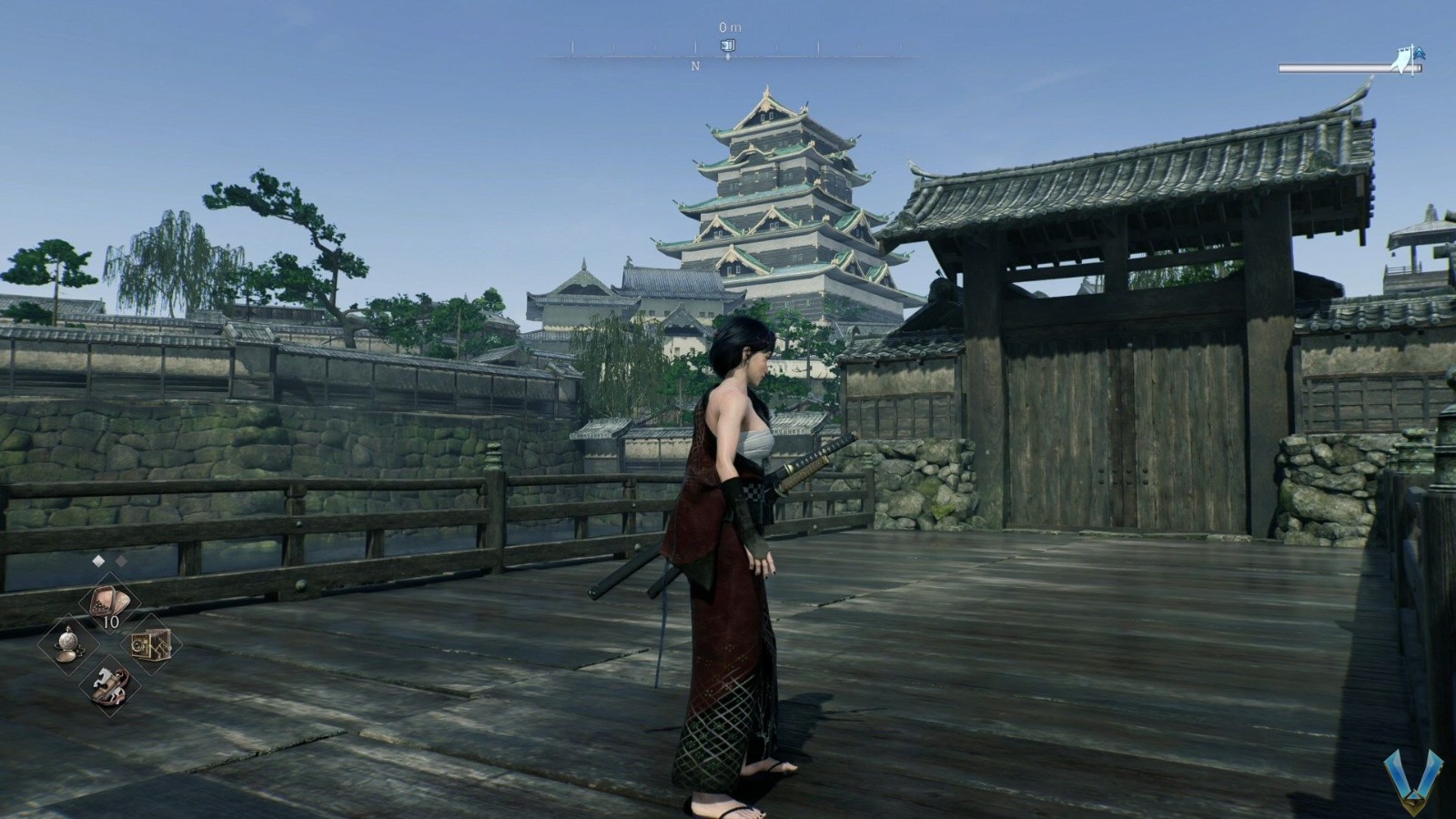Click the white banner flag on the gauge
The image size is (1456, 819).
[1402, 60]
